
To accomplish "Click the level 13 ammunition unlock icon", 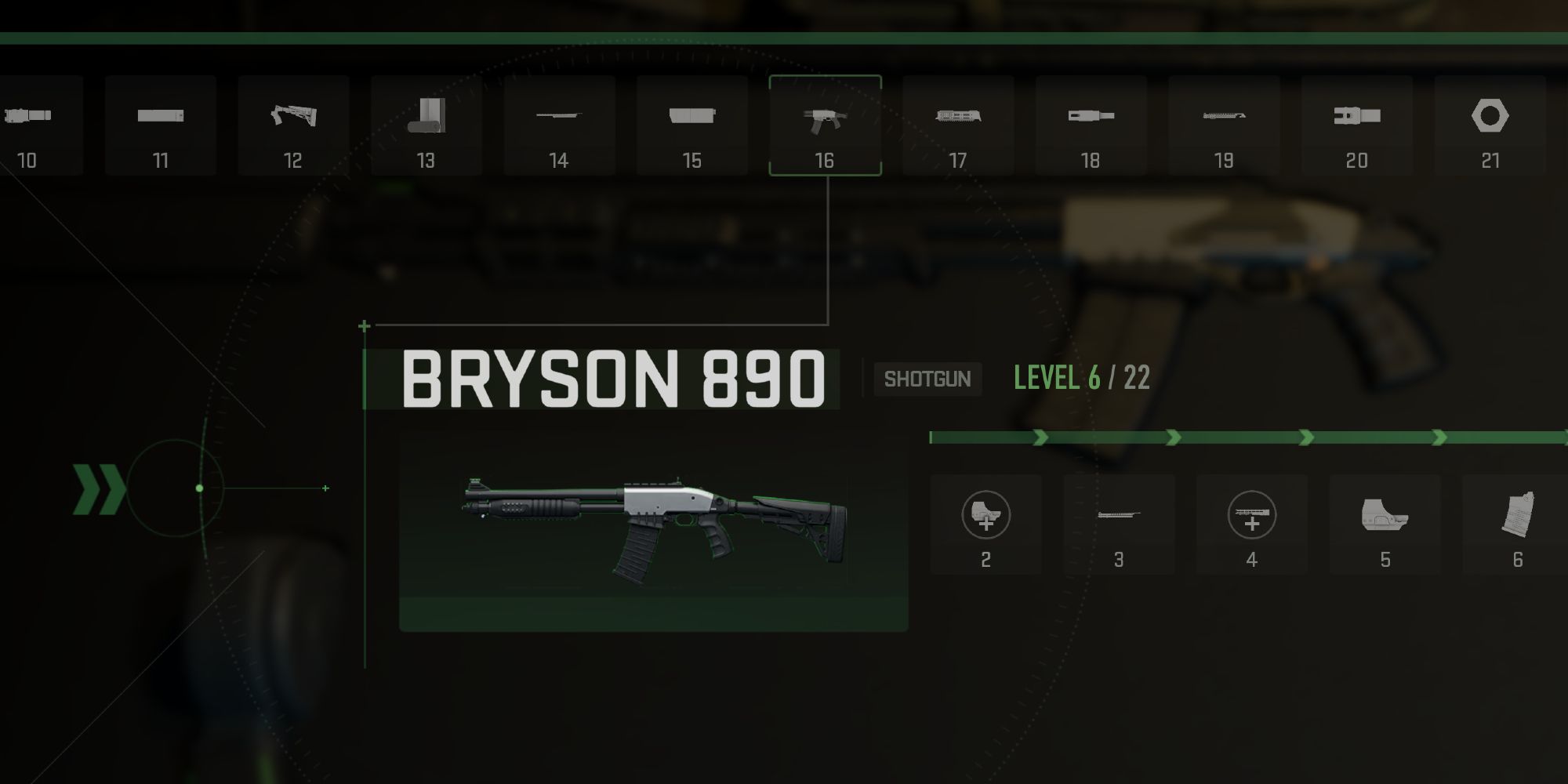I will point(427,118).
